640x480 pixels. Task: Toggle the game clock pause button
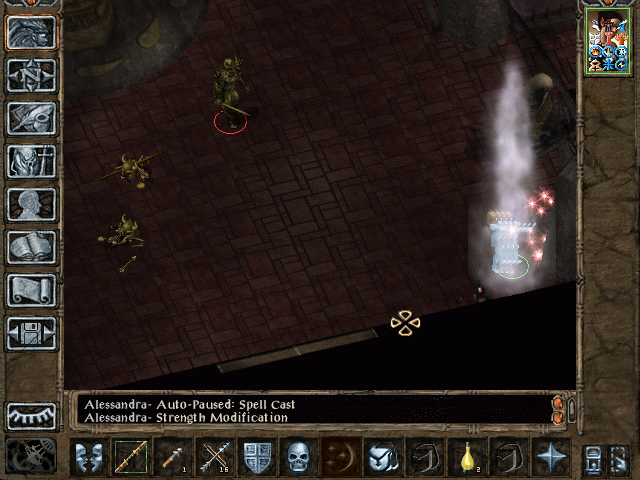click(31, 457)
